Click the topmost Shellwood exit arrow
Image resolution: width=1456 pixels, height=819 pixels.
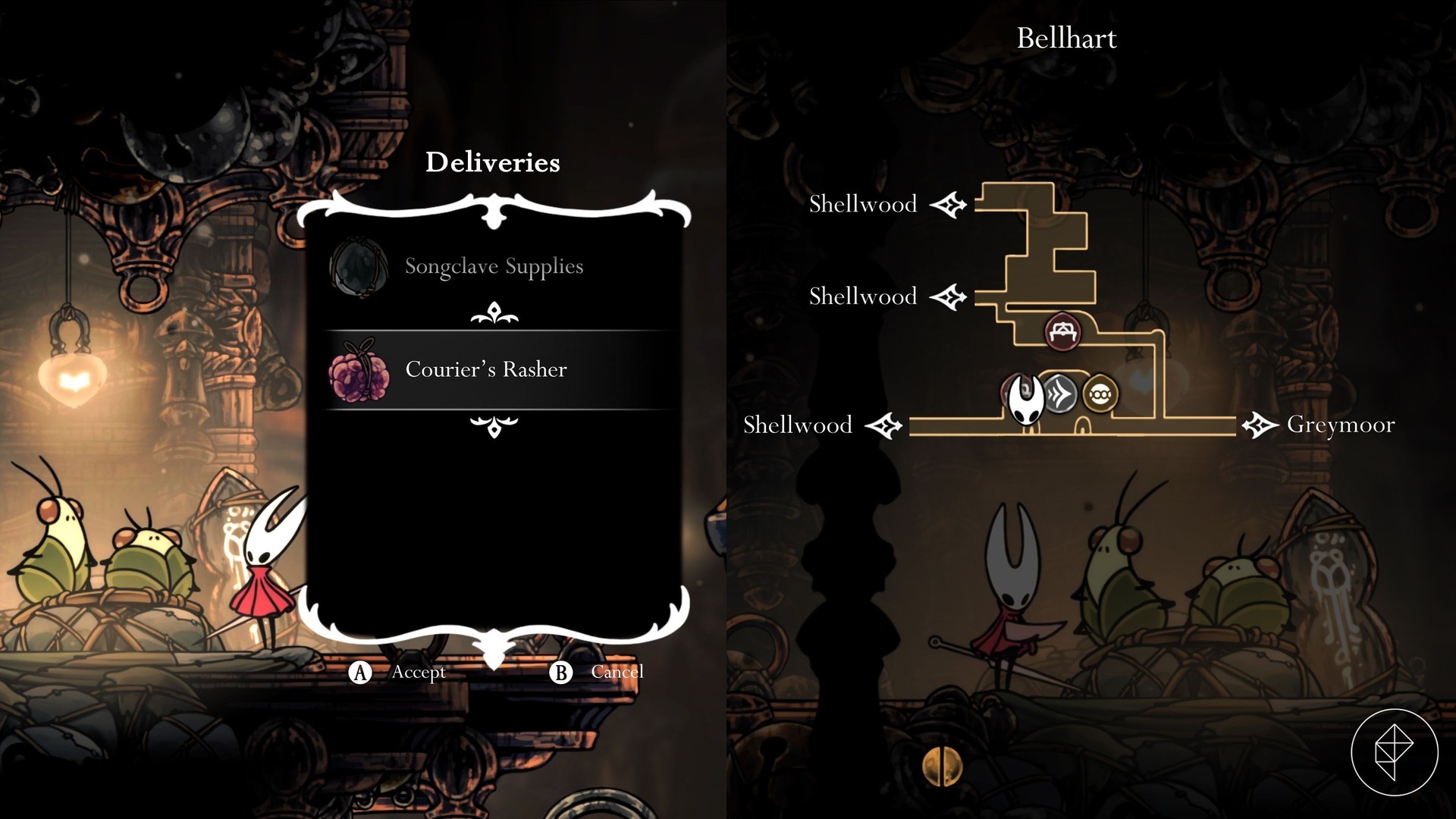coord(949,204)
